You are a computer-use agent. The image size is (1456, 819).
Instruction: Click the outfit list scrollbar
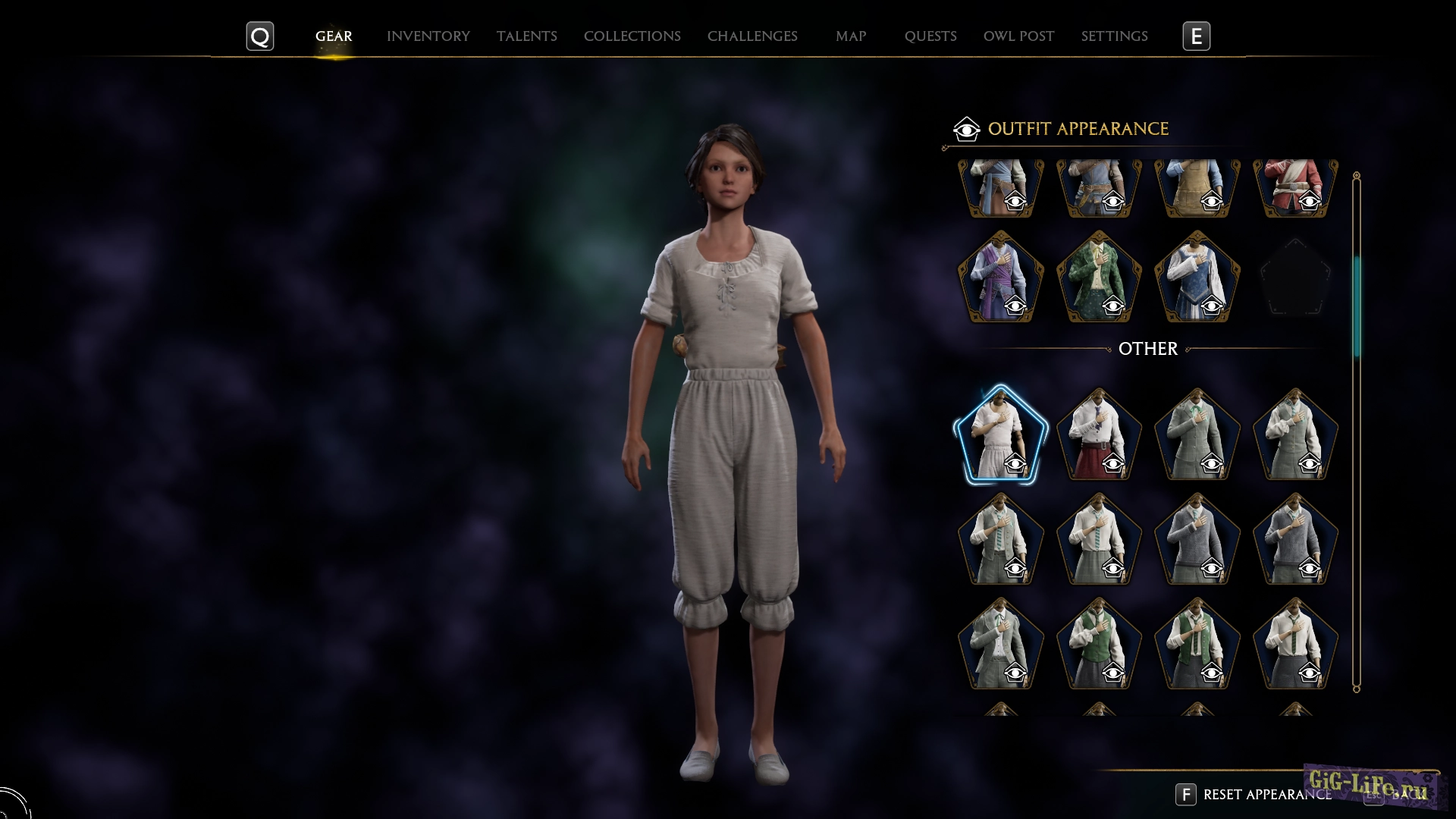coord(1357,306)
